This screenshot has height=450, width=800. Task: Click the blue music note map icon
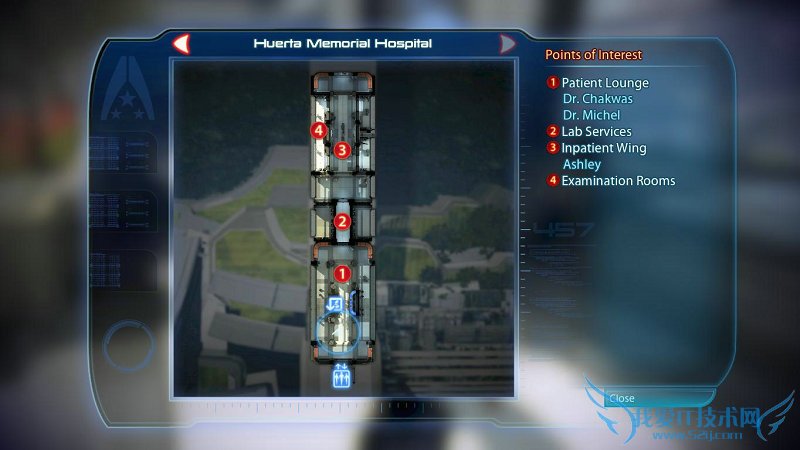335,303
